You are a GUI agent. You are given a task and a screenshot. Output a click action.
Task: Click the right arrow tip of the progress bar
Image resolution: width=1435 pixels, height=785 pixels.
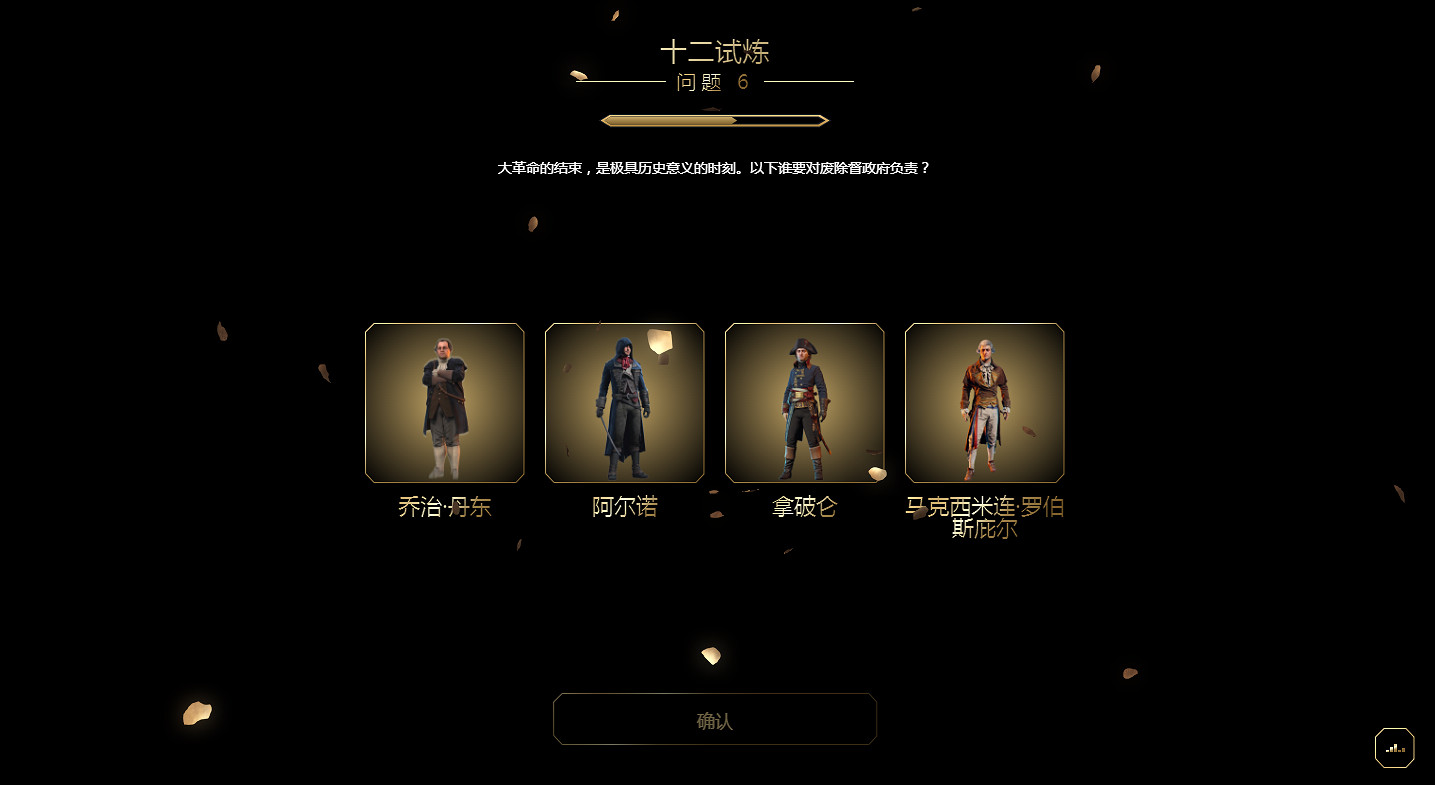click(x=823, y=119)
